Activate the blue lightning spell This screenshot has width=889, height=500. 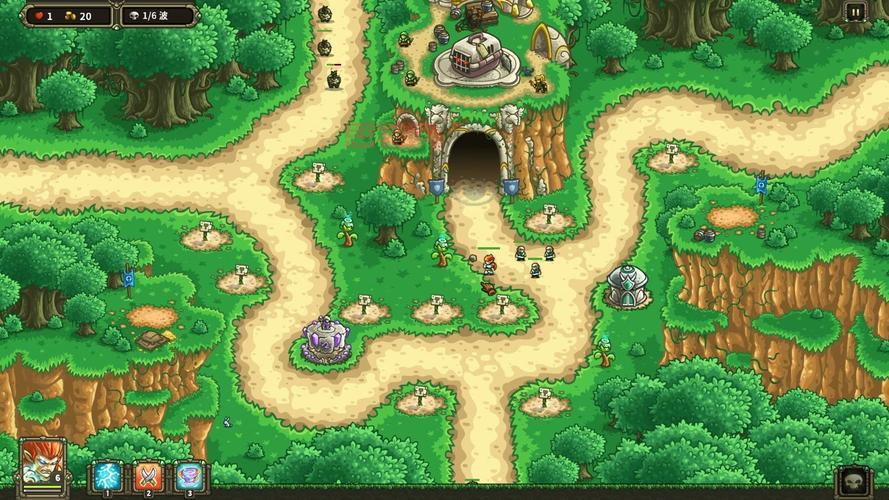[107, 475]
